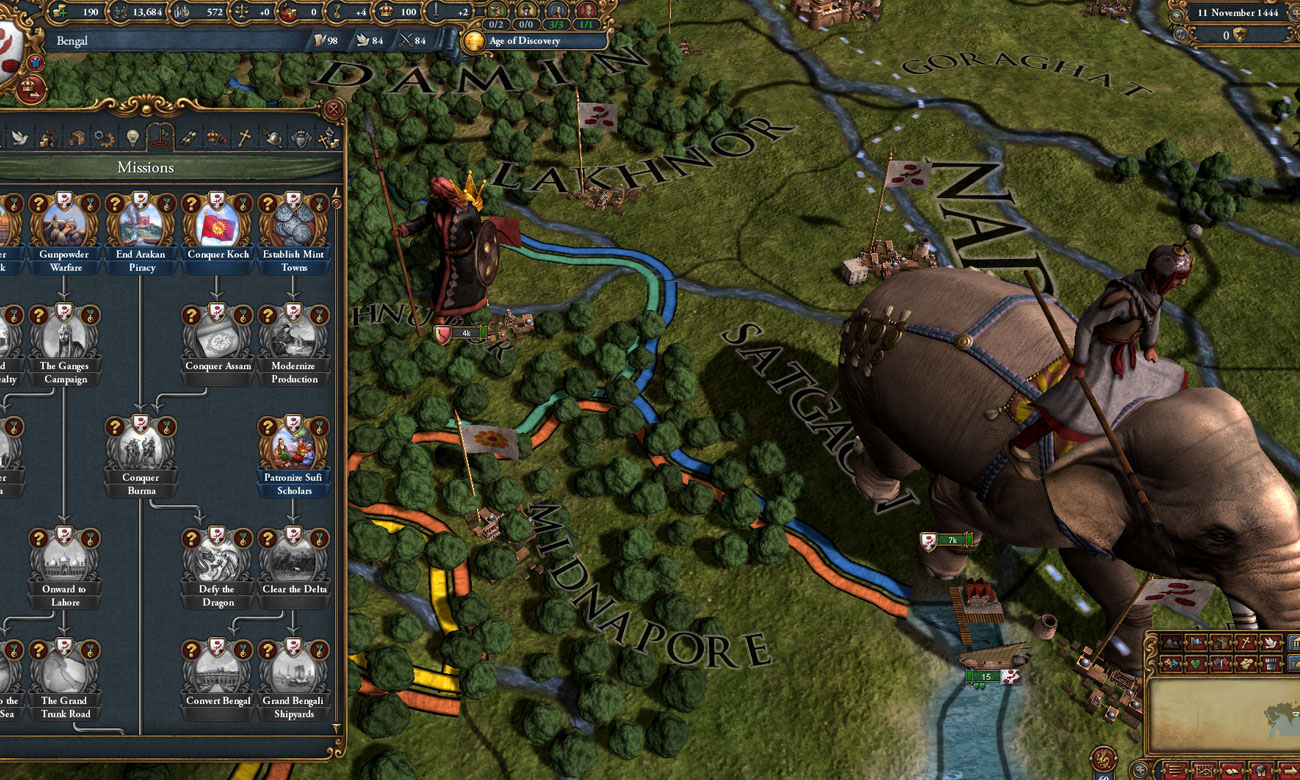Choose the Patronize Sufi Scholars mission
The height and width of the screenshot is (780, 1300).
coord(293,447)
